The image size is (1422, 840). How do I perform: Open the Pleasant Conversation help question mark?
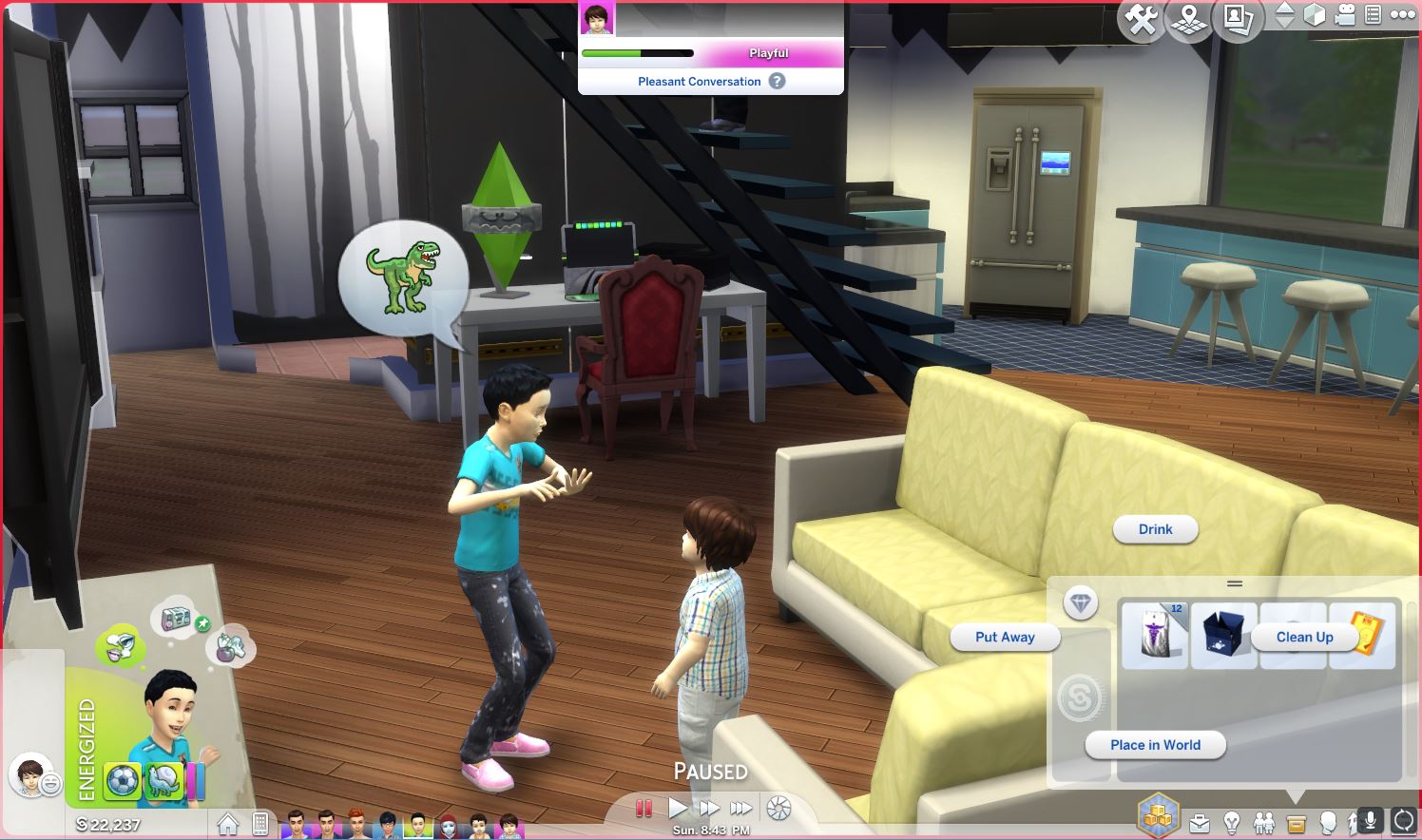pyautogui.click(x=778, y=82)
